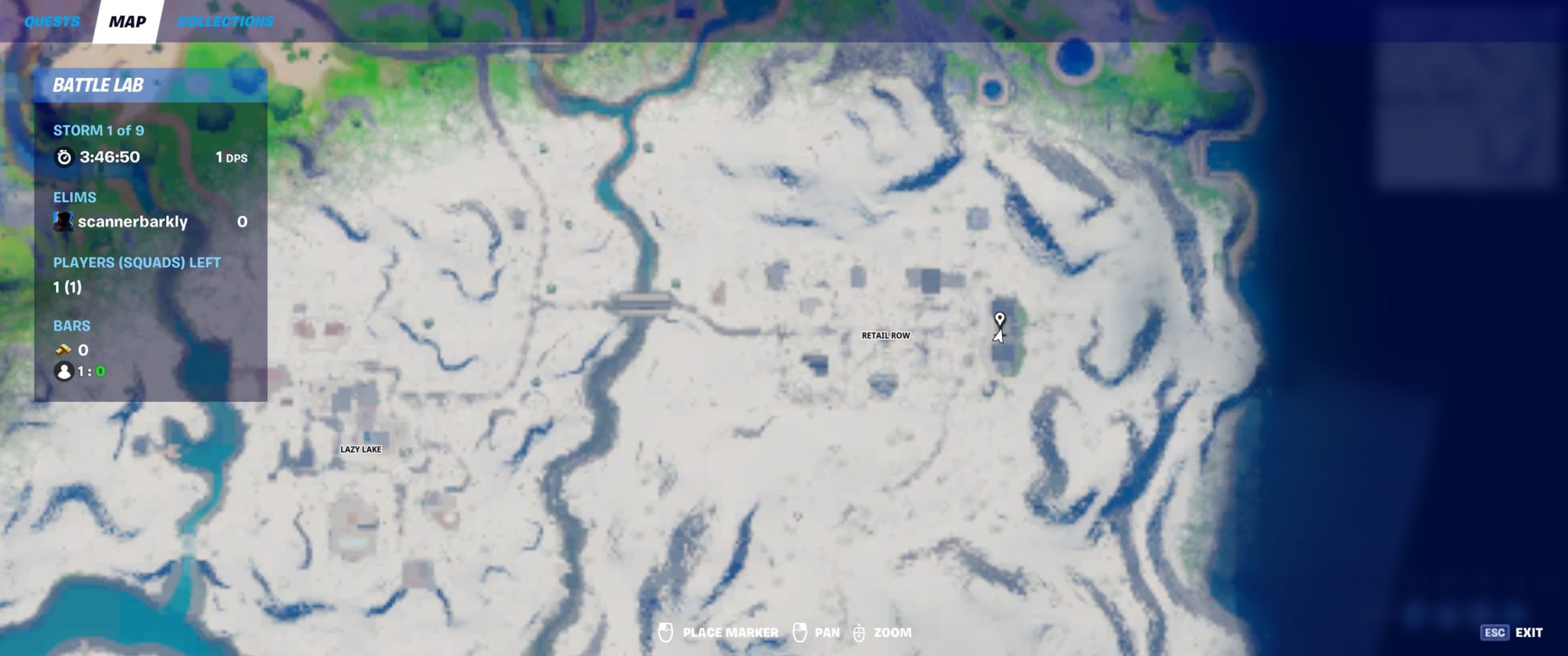
Task: Open the COLLECTIONS tab
Action: tap(225, 21)
